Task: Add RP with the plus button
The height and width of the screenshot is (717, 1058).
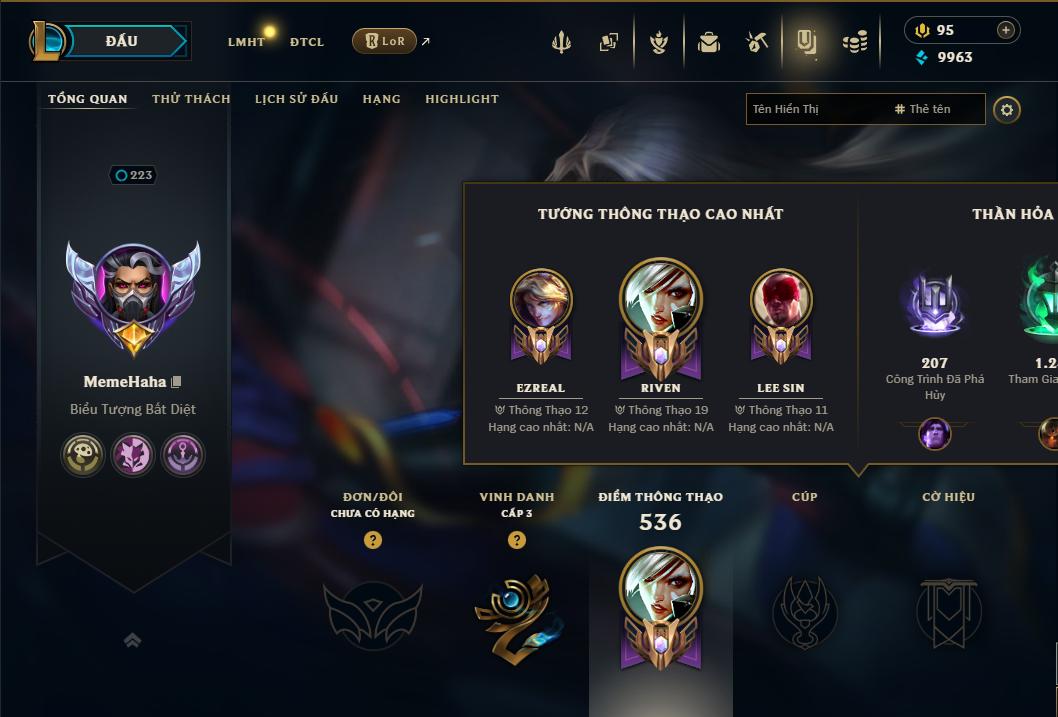Action: pos(1006,30)
